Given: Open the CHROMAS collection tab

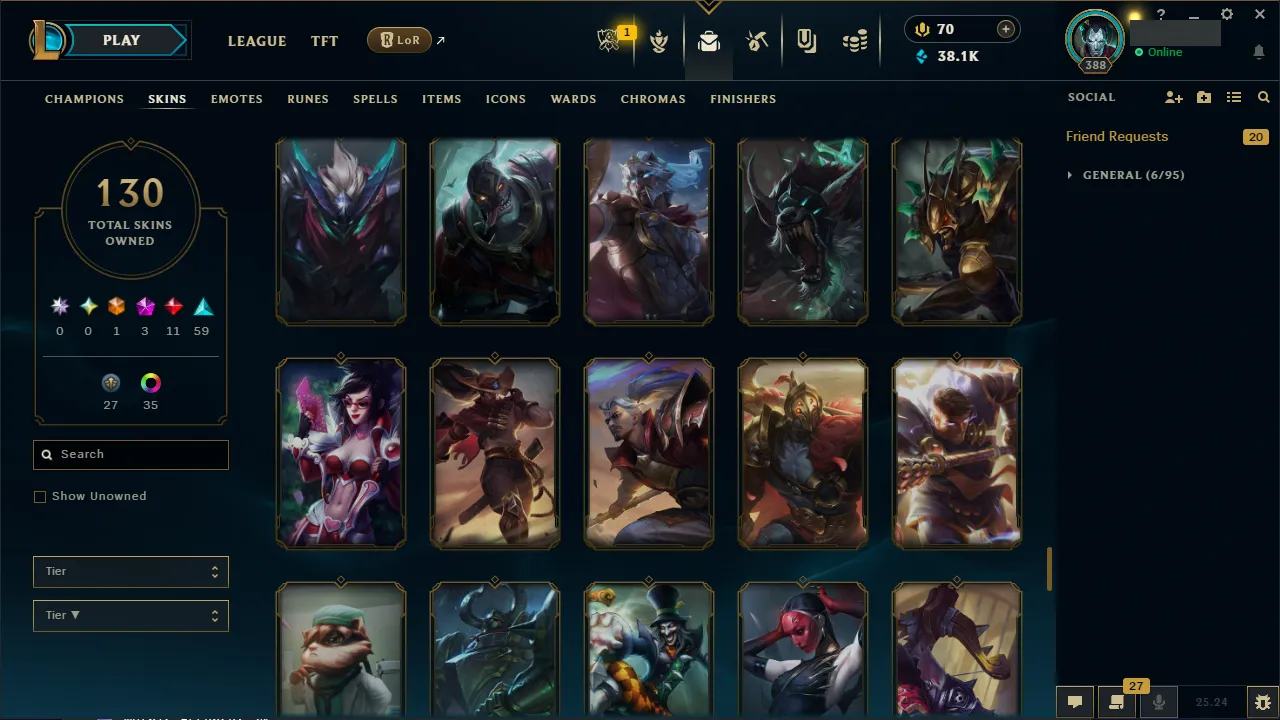Looking at the screenshot, I should 653,99.
